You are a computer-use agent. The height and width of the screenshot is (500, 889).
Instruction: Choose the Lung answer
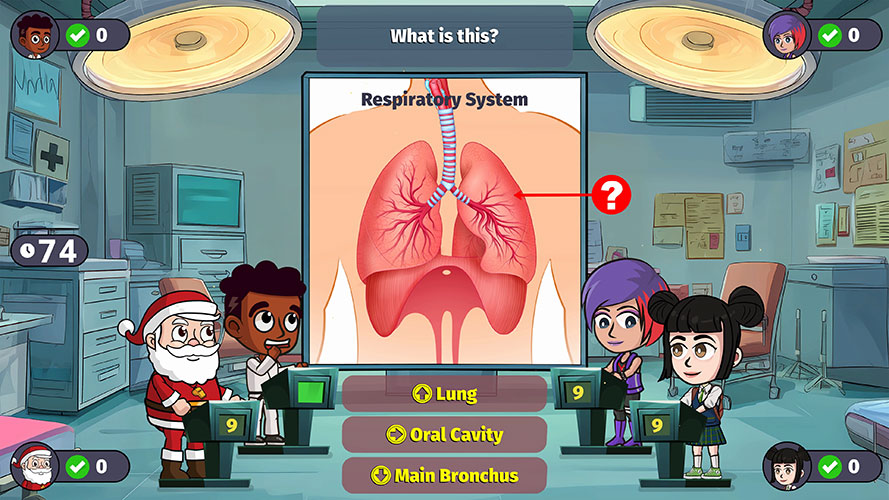[x=444, y=394]
